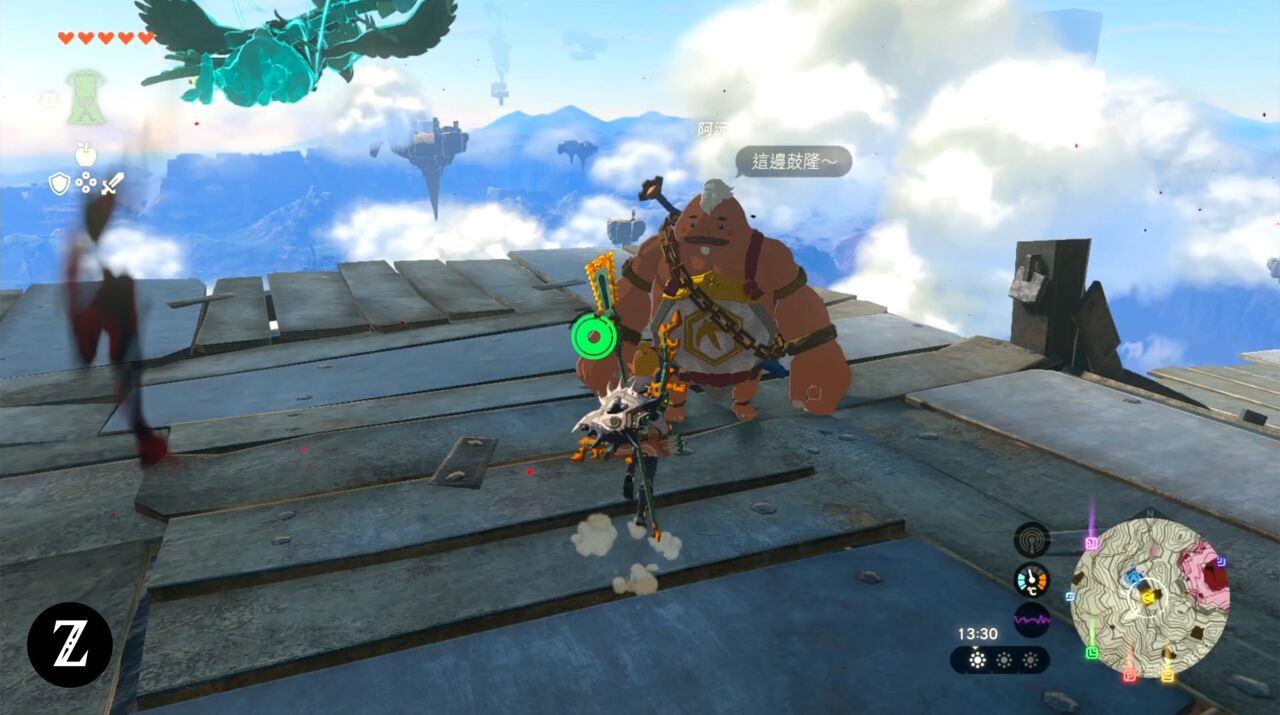Open the circular minimap
1280x715 pixels.
click(1150, 597)
